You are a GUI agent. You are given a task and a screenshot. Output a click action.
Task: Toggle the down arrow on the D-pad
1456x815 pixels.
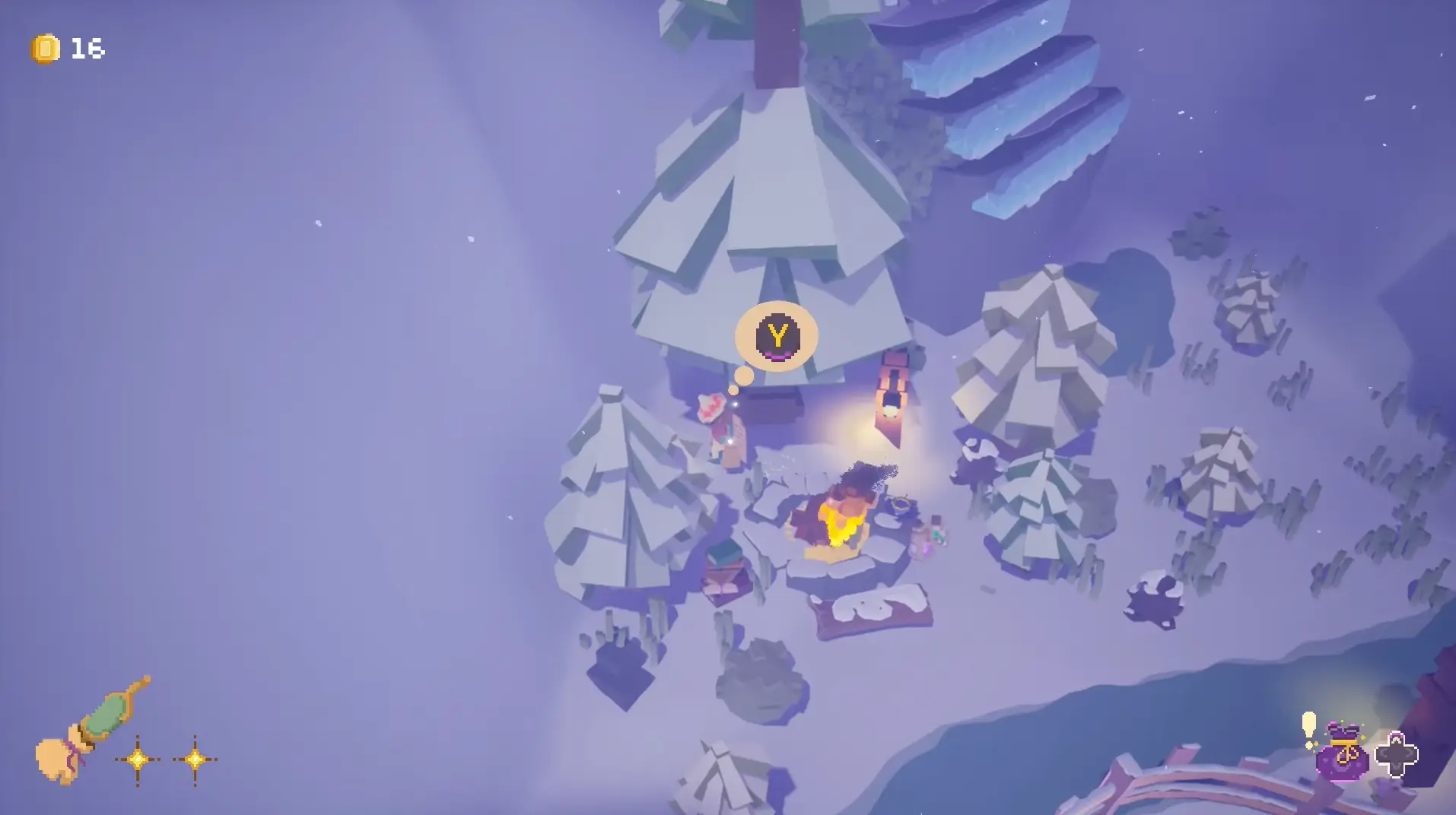[x=1398, y=768]
